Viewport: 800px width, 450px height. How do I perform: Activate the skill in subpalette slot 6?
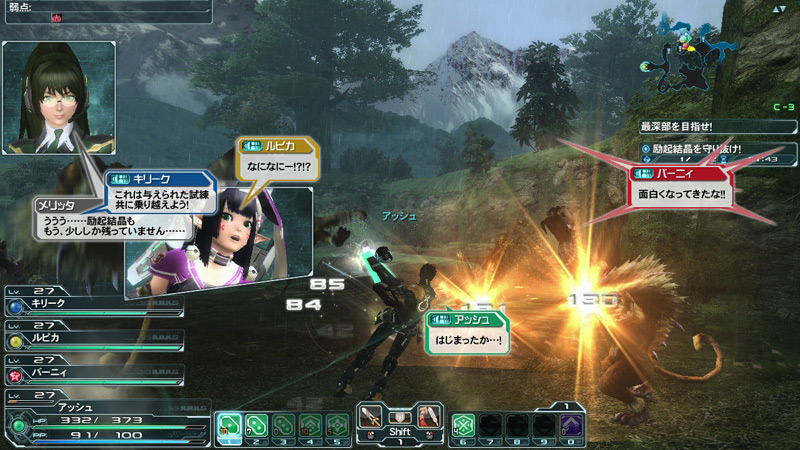click(x=464, y=424)
